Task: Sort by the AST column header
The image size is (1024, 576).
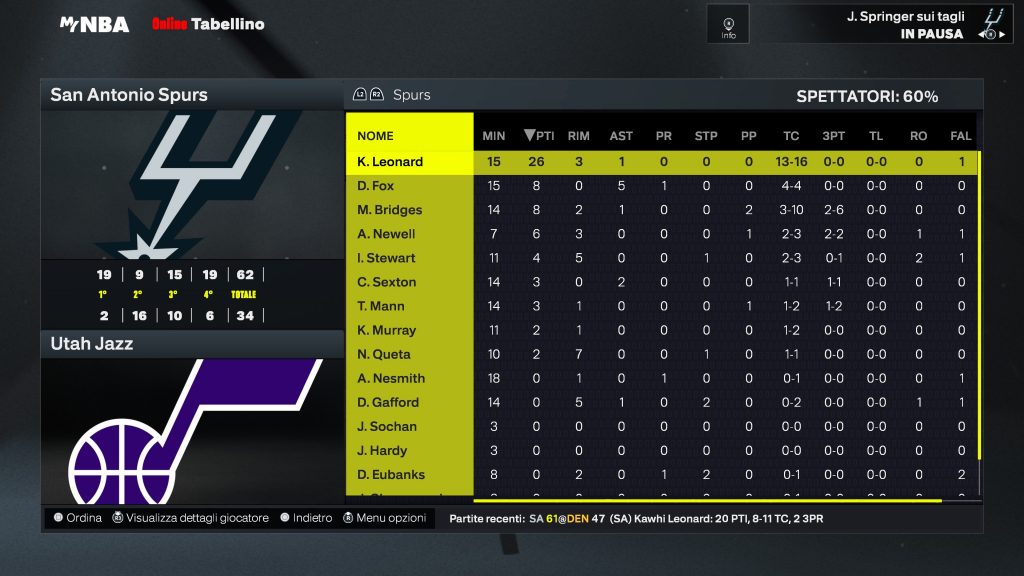Action: [x=621, y=136]
